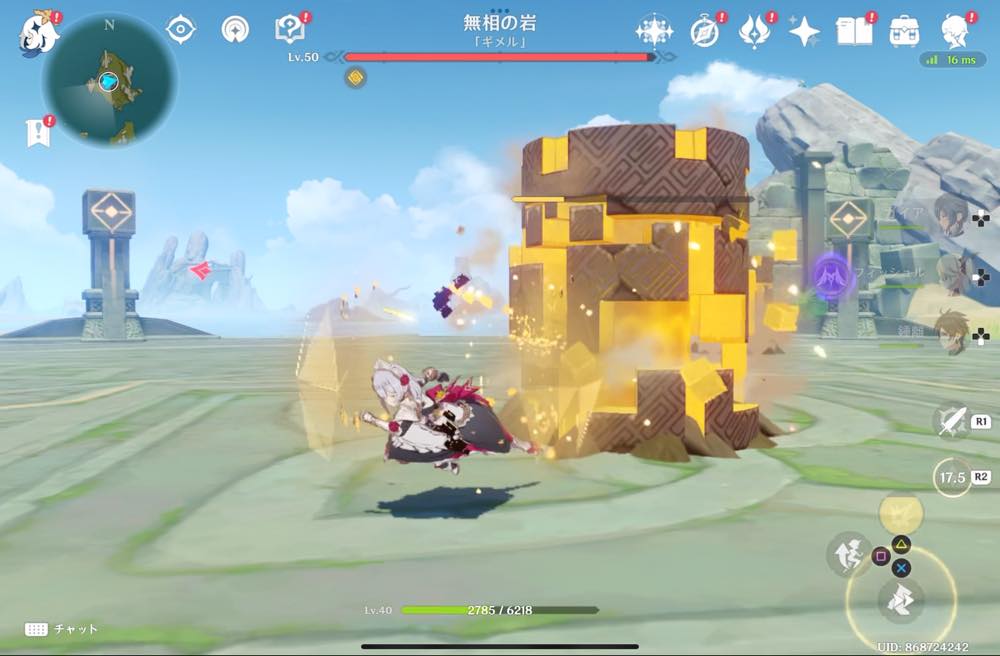Open the events compass icon
1000x656 pixels.
[x=705, y=31]
